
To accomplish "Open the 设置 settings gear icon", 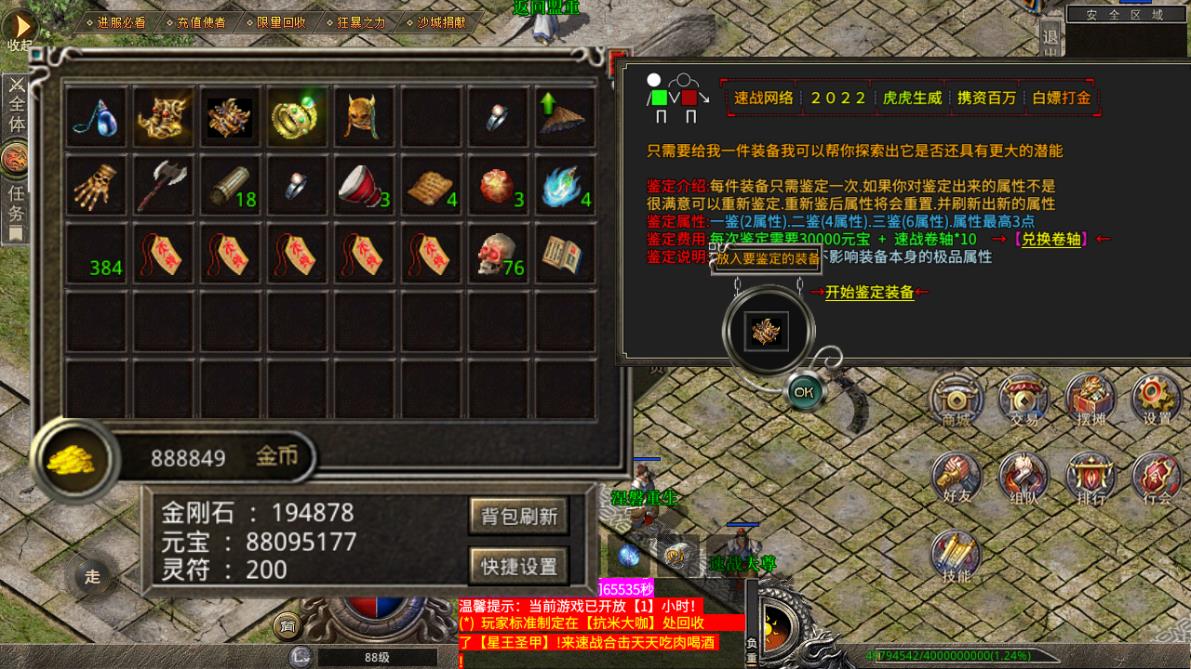I will [1156, 400].
